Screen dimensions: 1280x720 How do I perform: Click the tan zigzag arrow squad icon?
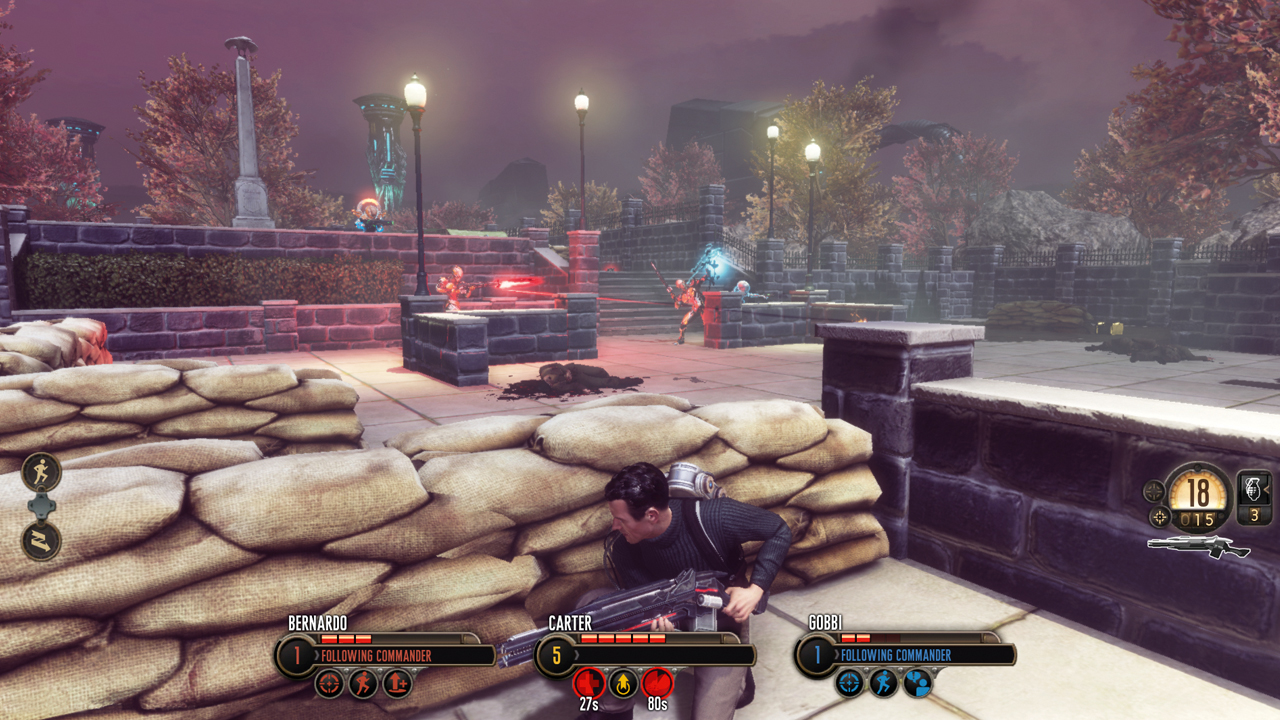tap(41, 541)
